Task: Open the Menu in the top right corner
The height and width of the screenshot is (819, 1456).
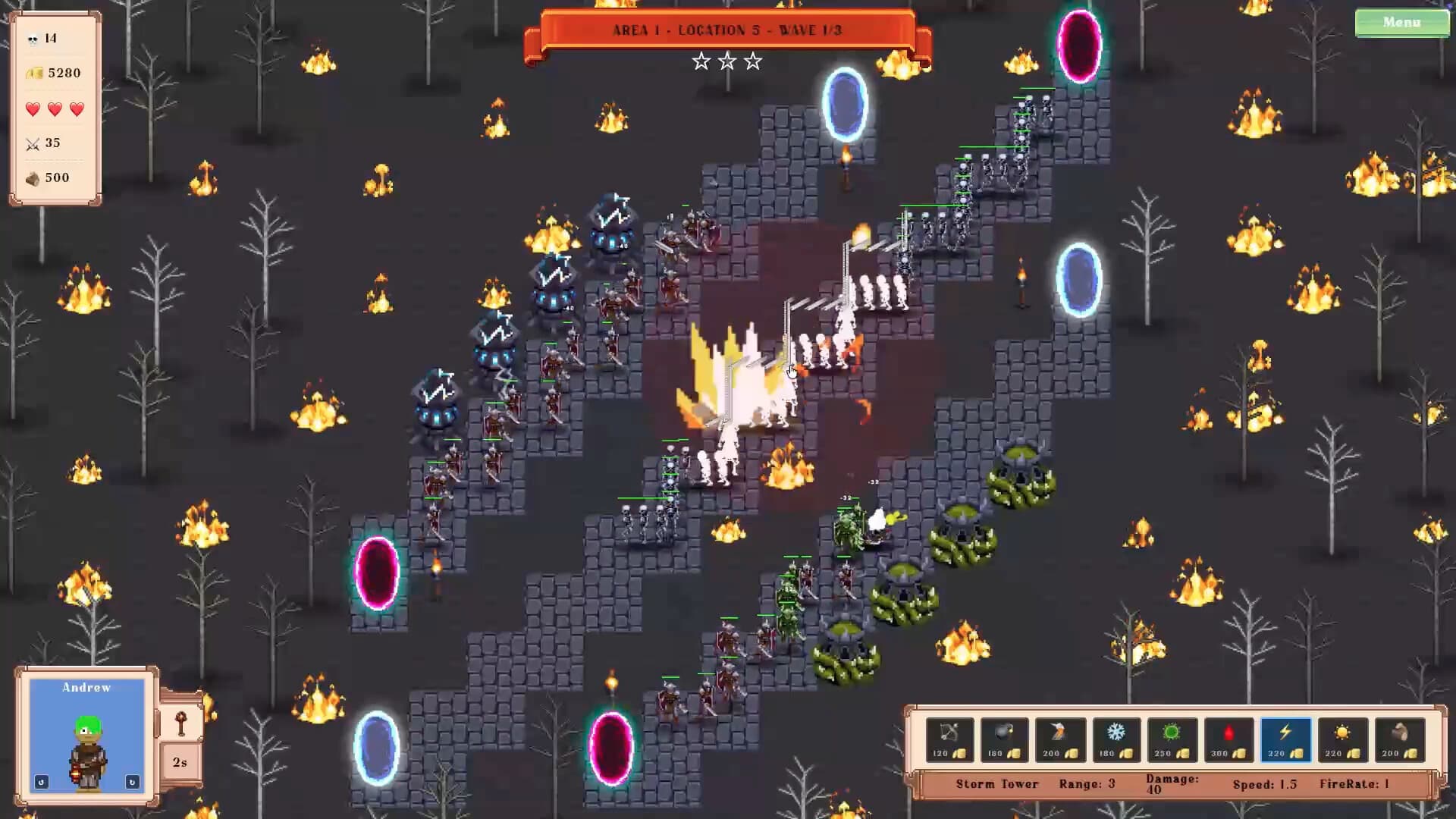Action: coord(1402,22)
